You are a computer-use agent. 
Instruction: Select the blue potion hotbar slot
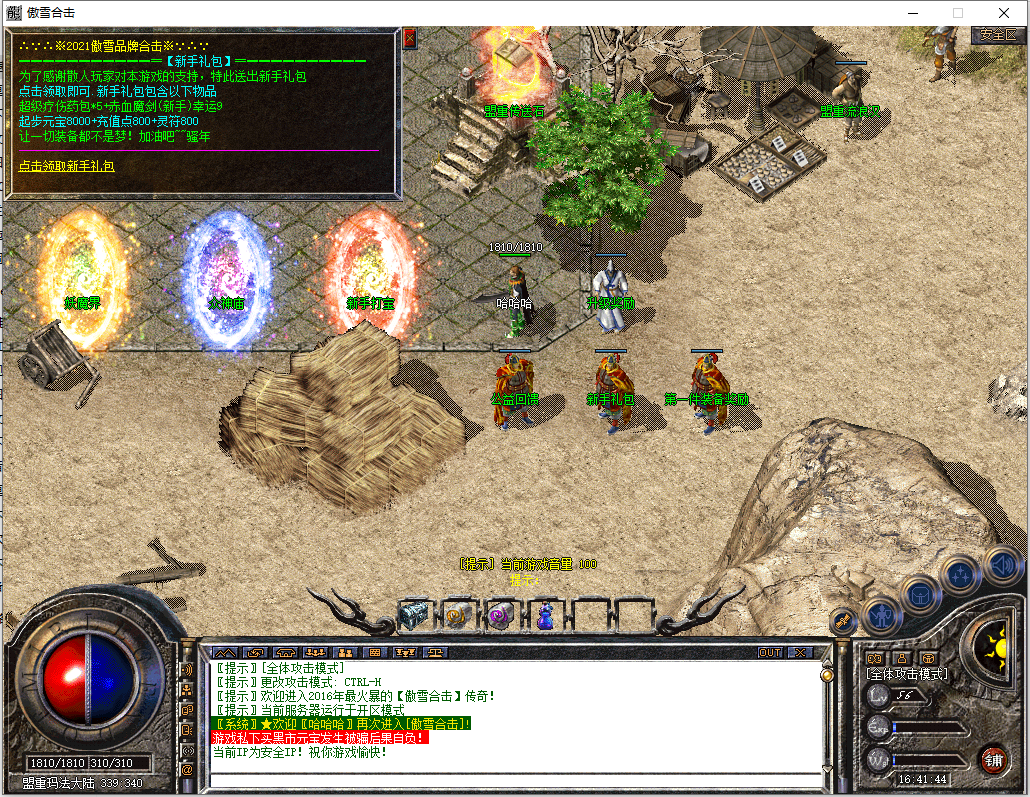point(545,616)
